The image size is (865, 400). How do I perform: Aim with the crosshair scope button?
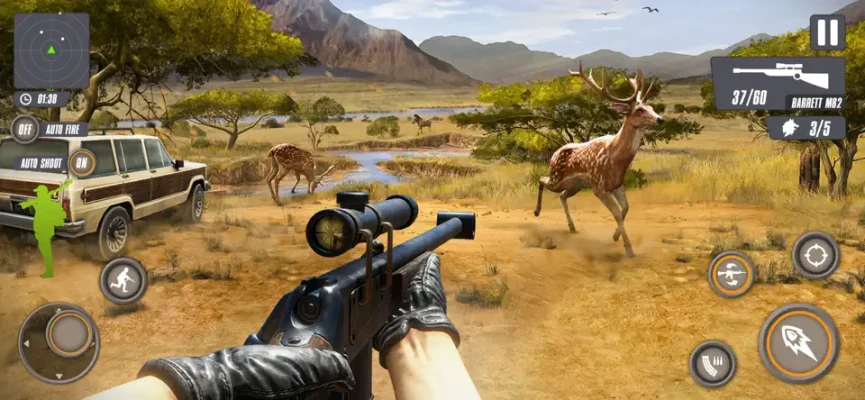coord(815,255)
